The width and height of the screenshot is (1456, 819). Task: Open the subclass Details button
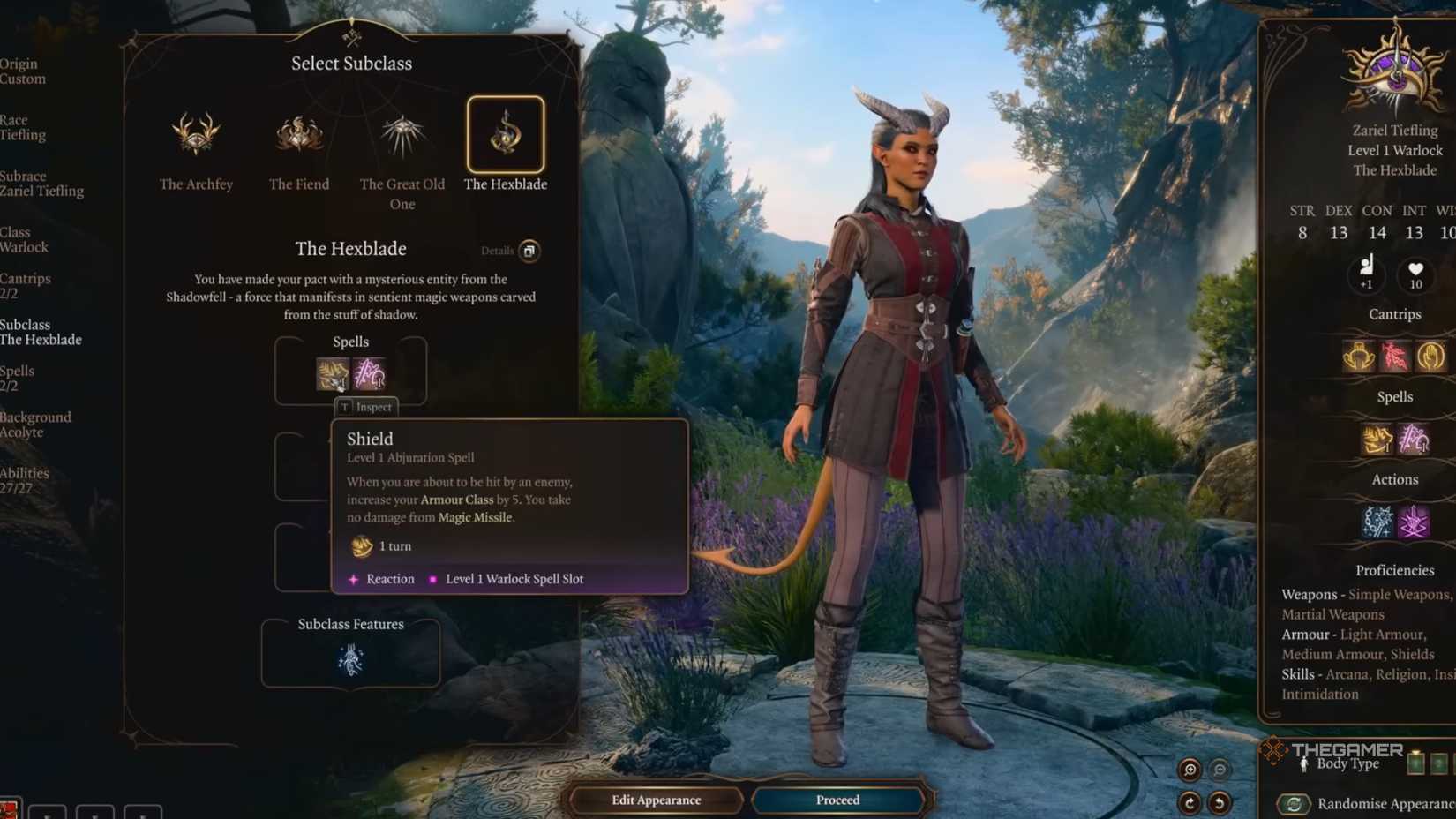click(529, 251)
